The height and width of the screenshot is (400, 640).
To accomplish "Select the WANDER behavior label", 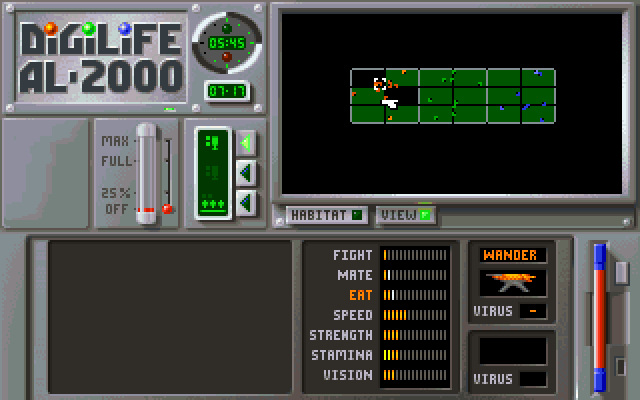I will [x=513, y=255].
